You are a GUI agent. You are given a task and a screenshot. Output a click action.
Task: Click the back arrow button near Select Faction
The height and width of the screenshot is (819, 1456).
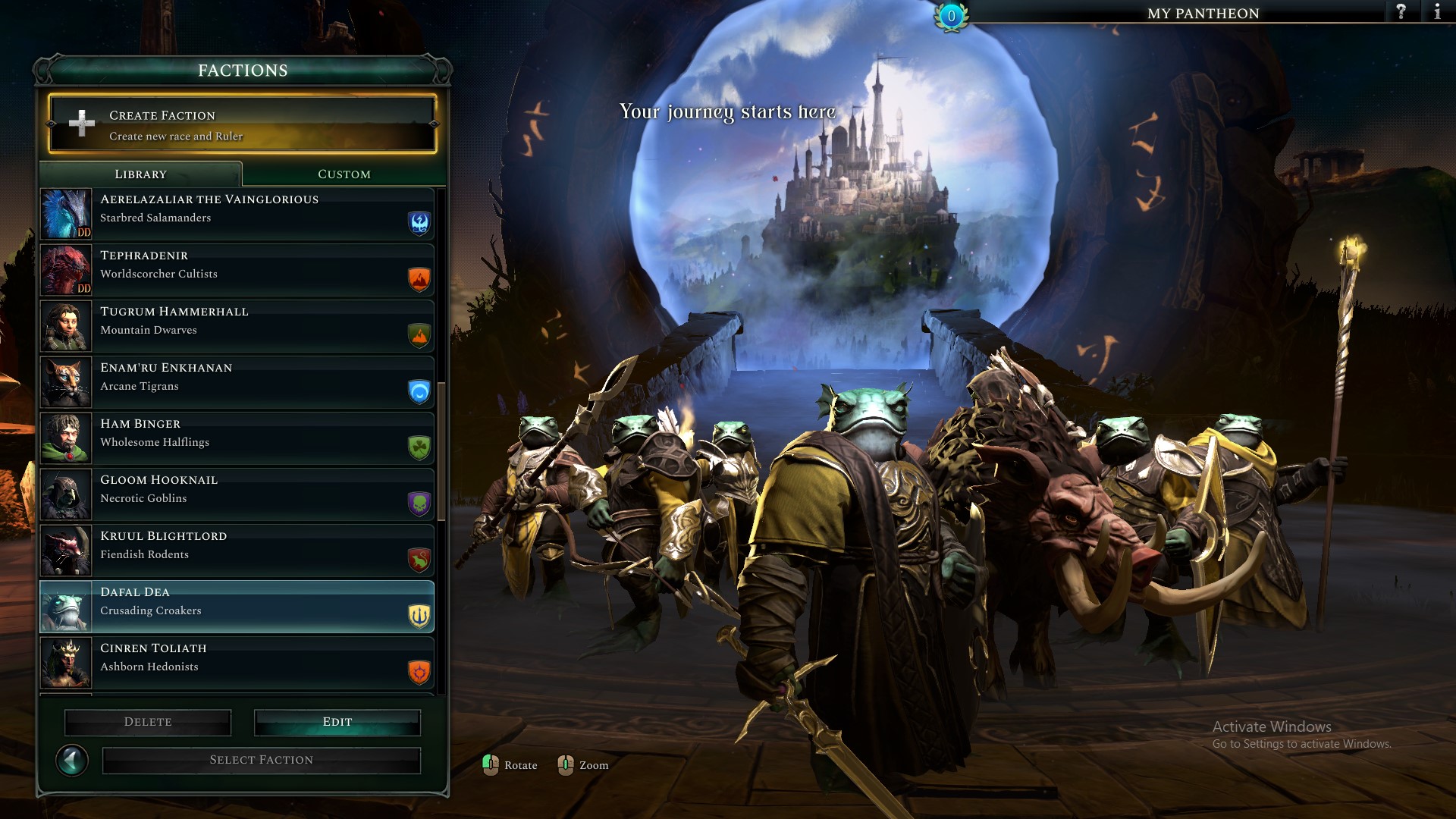(73, 759)
